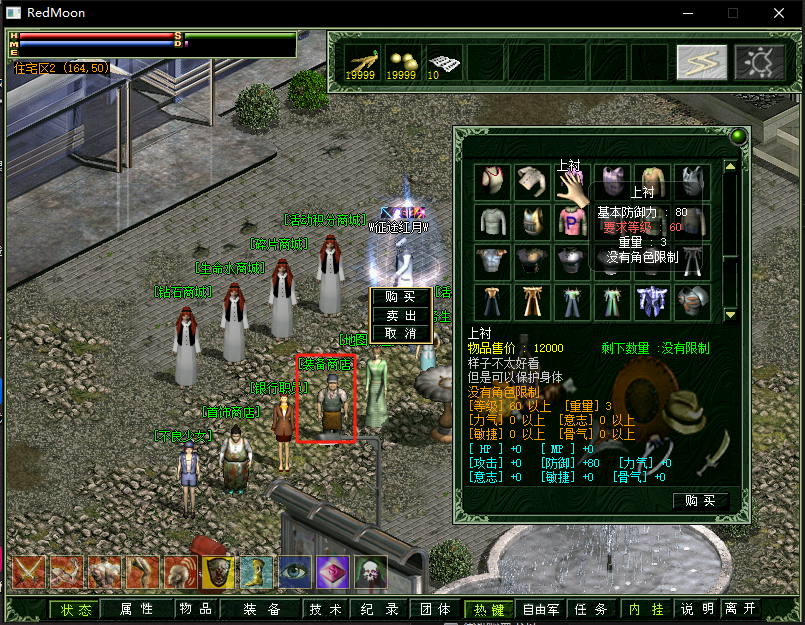Select the winged blue armor item
Screen dimensions: 805x625
(x=654, y=301)
